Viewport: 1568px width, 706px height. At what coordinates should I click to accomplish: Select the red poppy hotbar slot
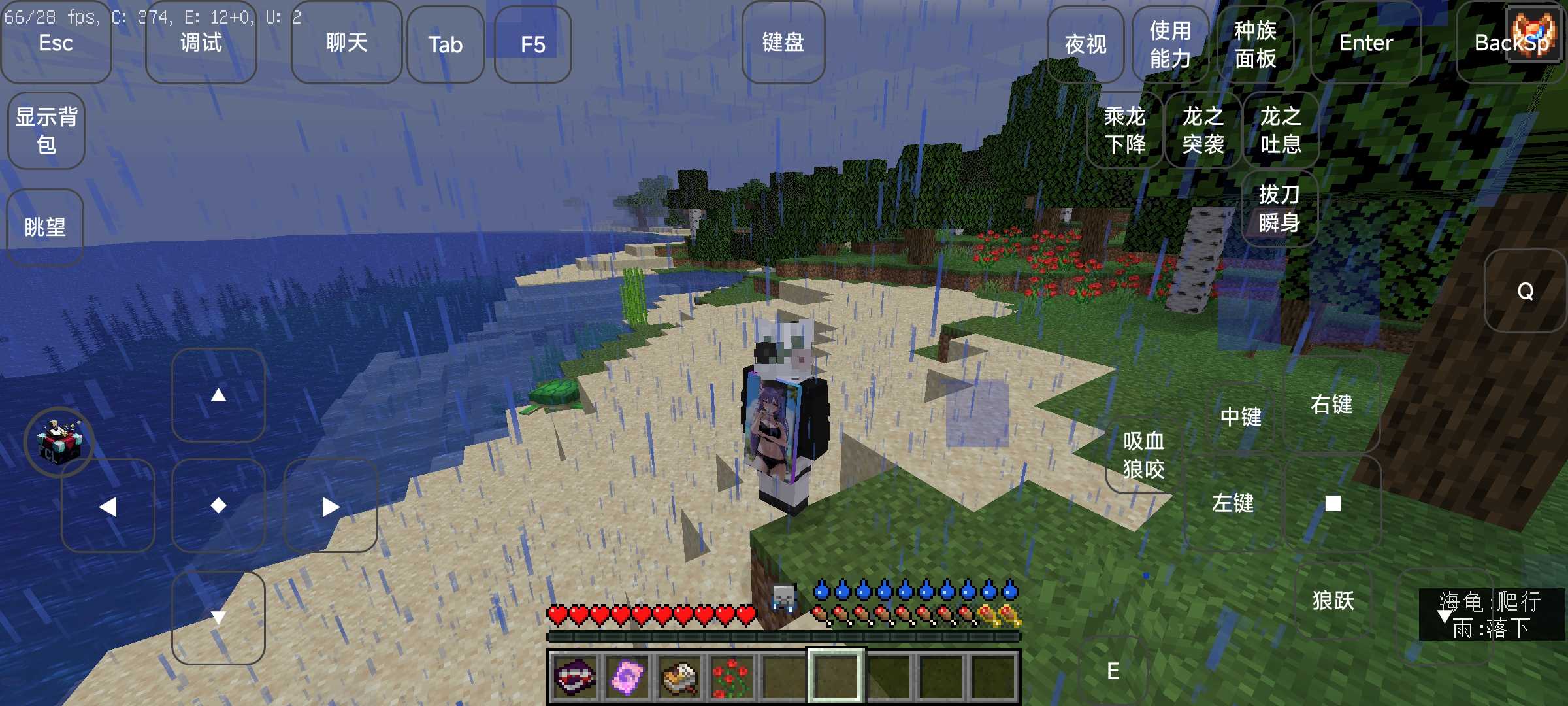[x=731, y=677]
